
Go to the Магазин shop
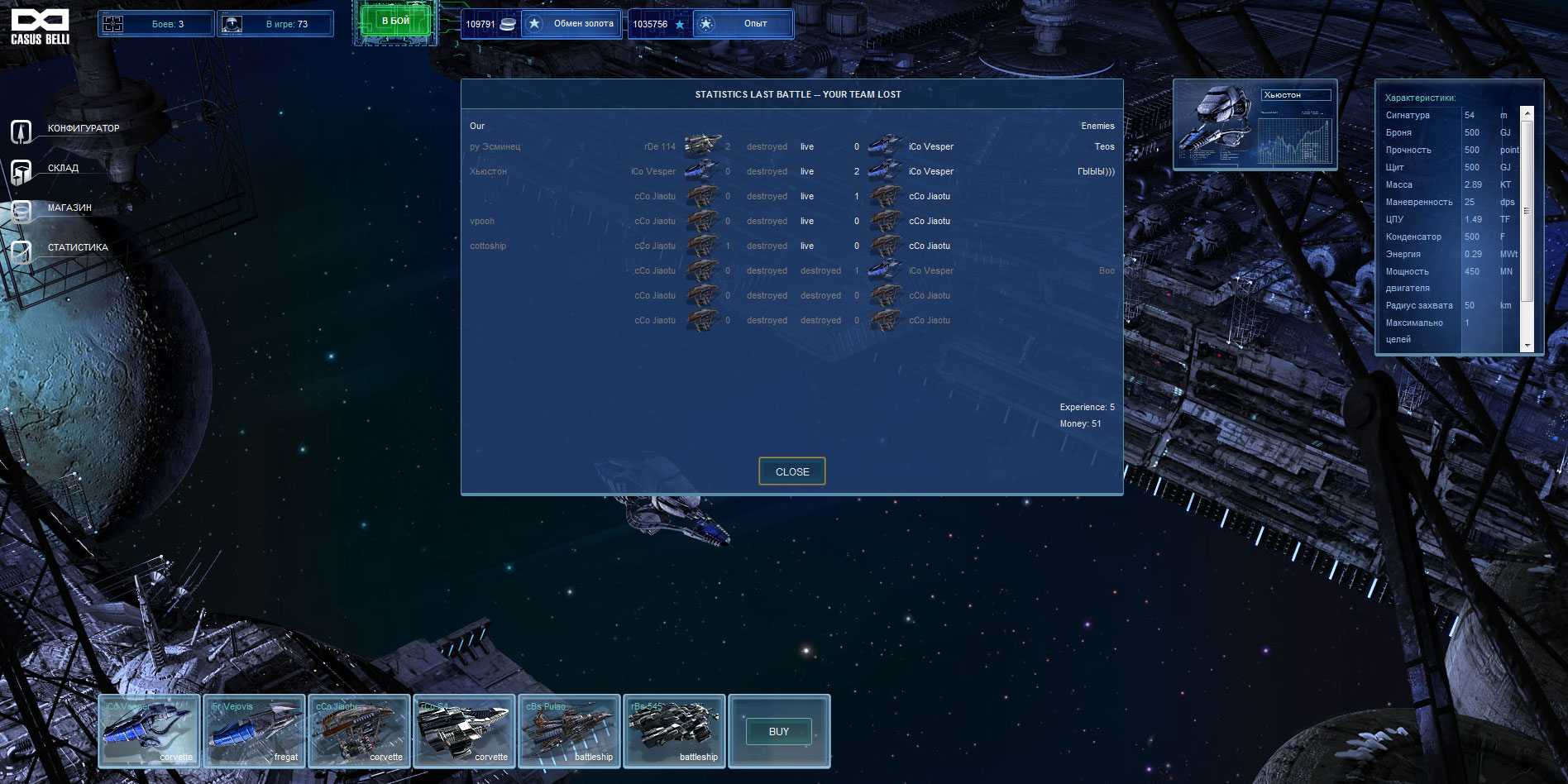pyautogui.click(x=69, y=208)
